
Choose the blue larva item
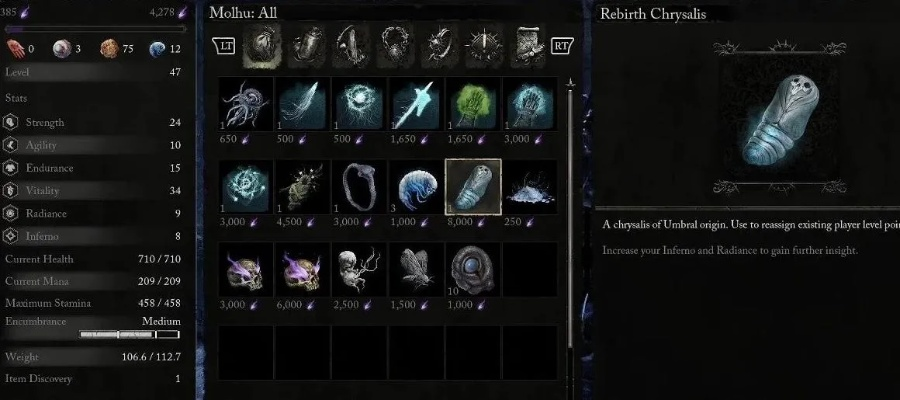[x=416, y=187]
